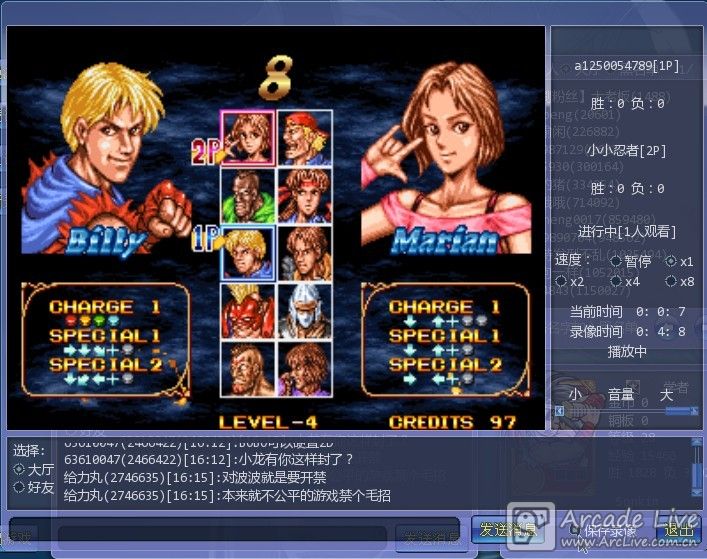The height and width of the screenshot is (559, 707).
Task: Select the bearded mohawk fighter portrait
Action: pyautogui.click(x=248, y=369)
